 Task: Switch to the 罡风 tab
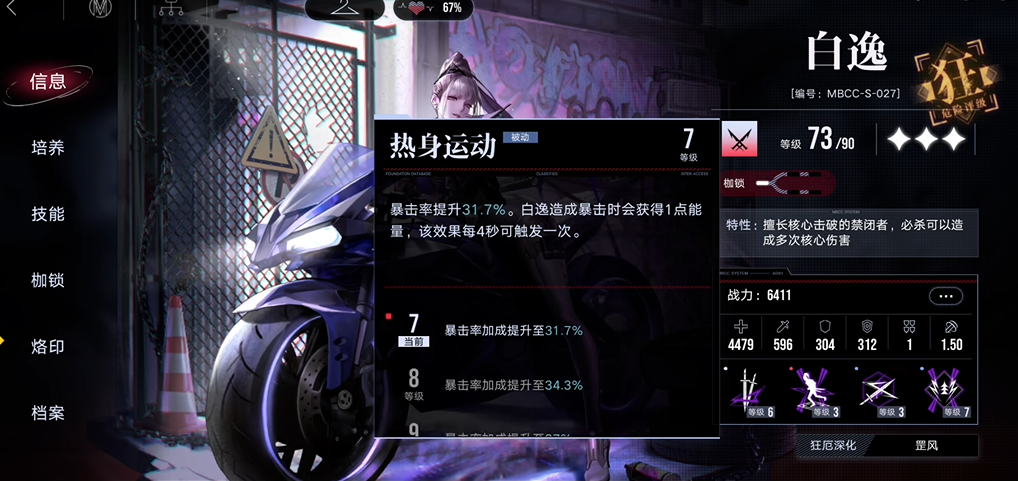pyautogui.click(x=925, y=445)
